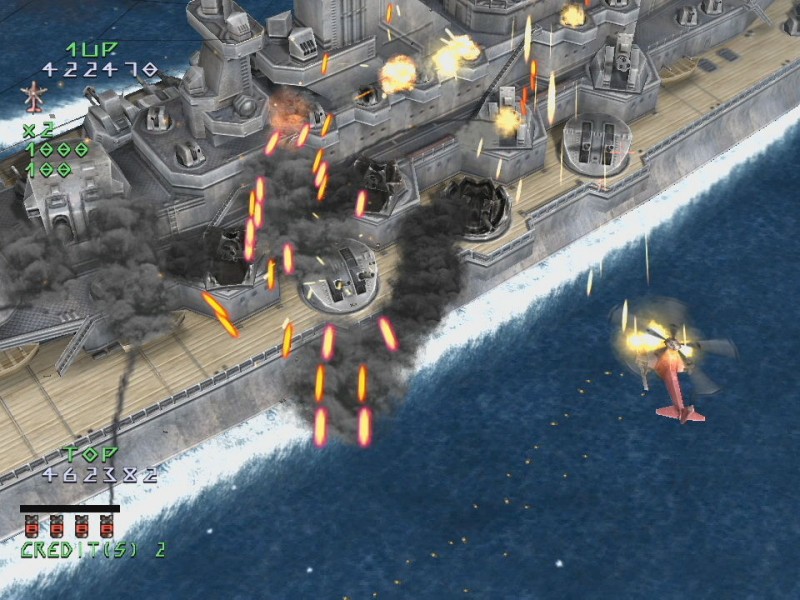Click the red plane lives icon

[x=34, y=97]
